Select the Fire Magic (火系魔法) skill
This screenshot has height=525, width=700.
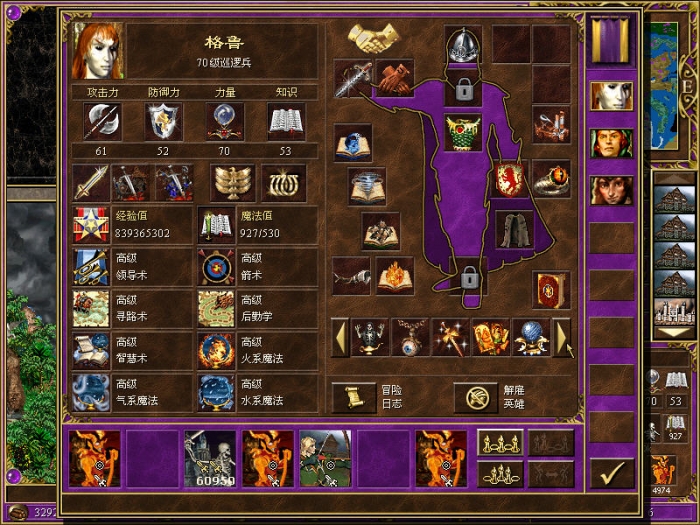216,351
